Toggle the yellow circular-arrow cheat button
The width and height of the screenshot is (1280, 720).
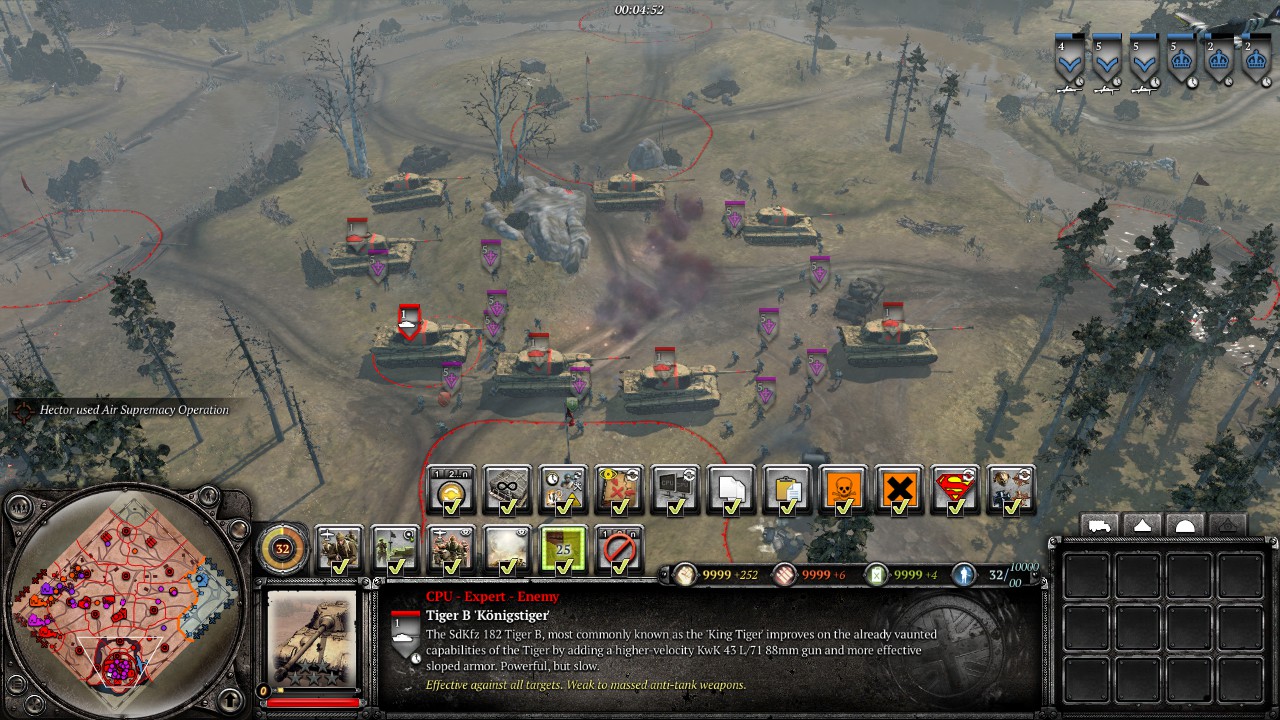[x=451, y=490]
